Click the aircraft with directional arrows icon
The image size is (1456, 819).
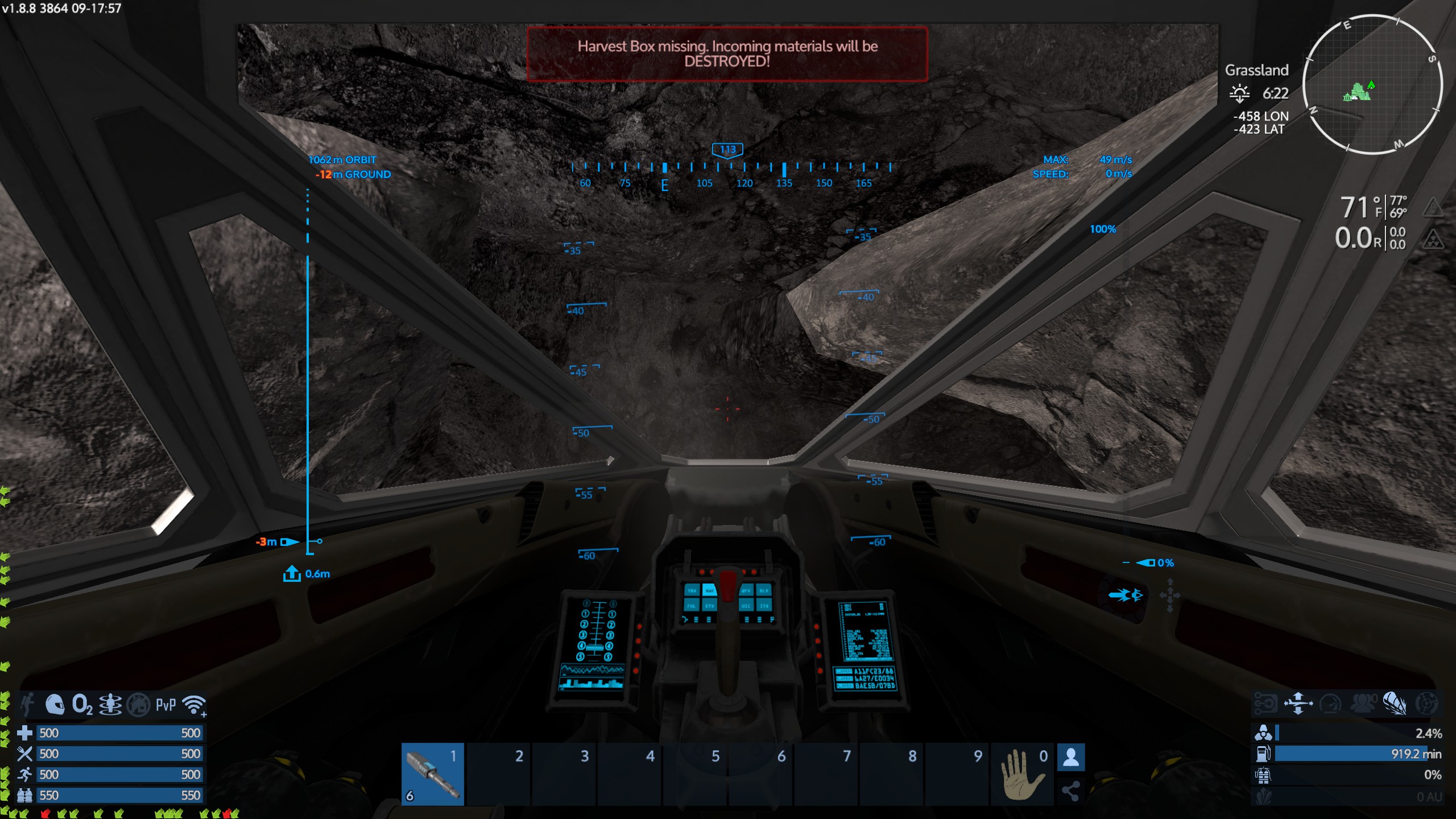(1298, 704)
